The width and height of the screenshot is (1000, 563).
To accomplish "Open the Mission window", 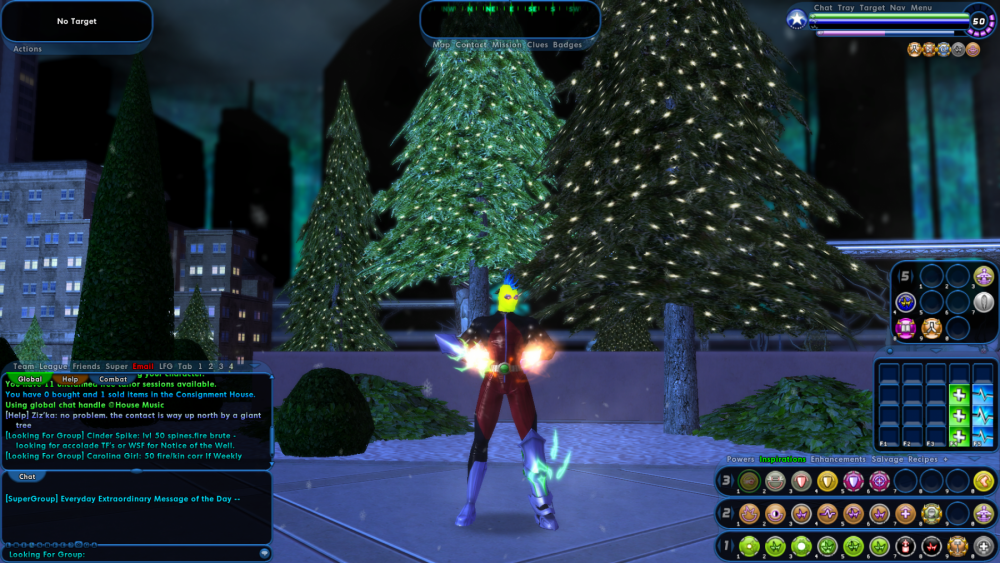I will coord(506,45).
